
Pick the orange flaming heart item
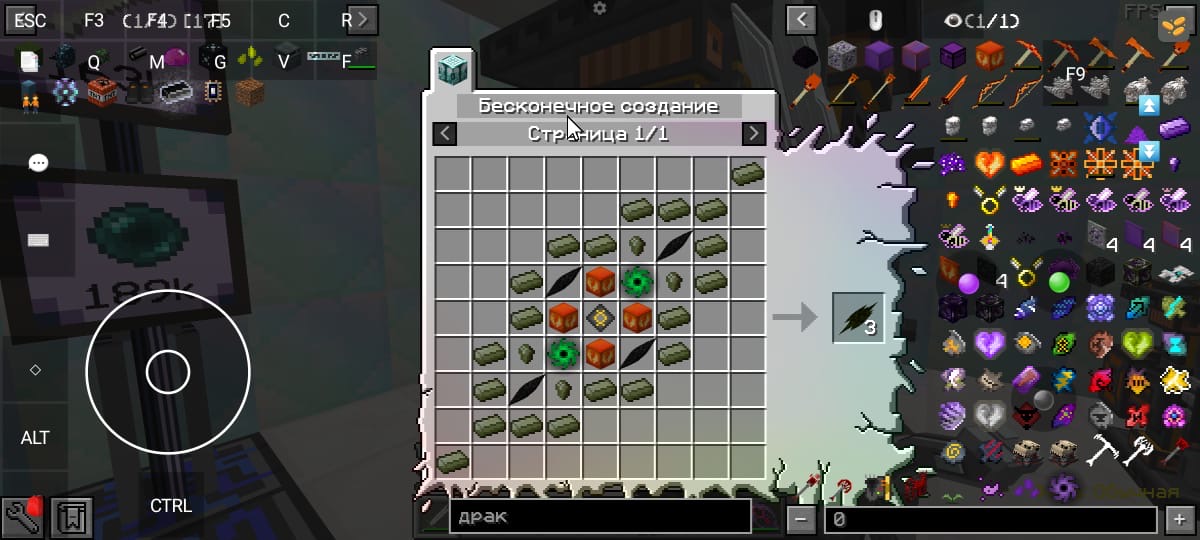[x=989, y=163]
